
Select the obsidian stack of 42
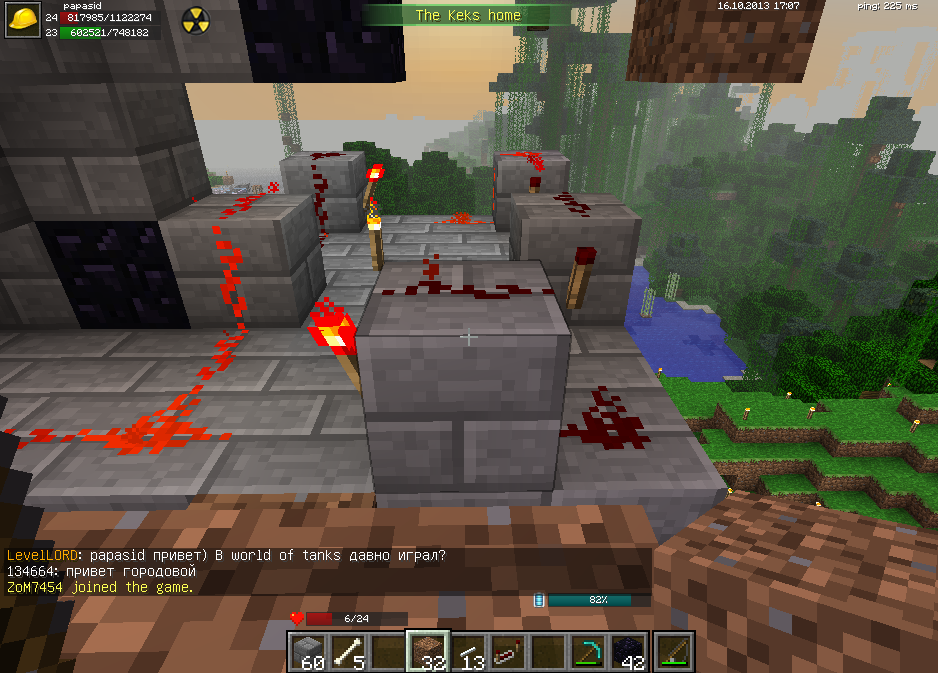629,652
